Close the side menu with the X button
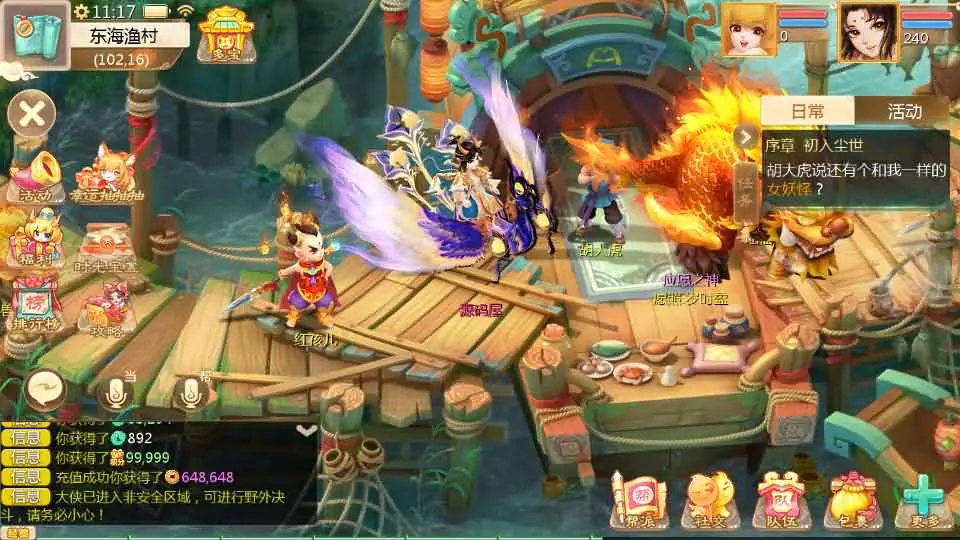This screenshot has width=960, height=540. [x=32, y=114]
